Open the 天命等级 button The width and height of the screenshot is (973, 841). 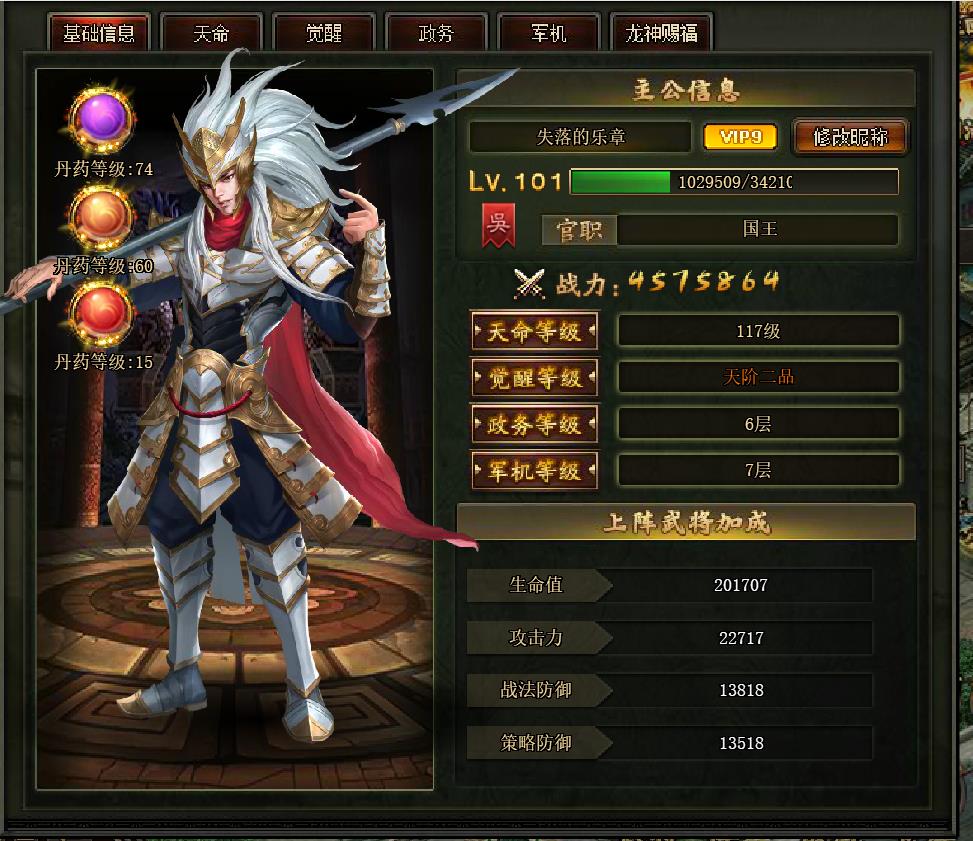pyautogui.click(x=534, y=331)
